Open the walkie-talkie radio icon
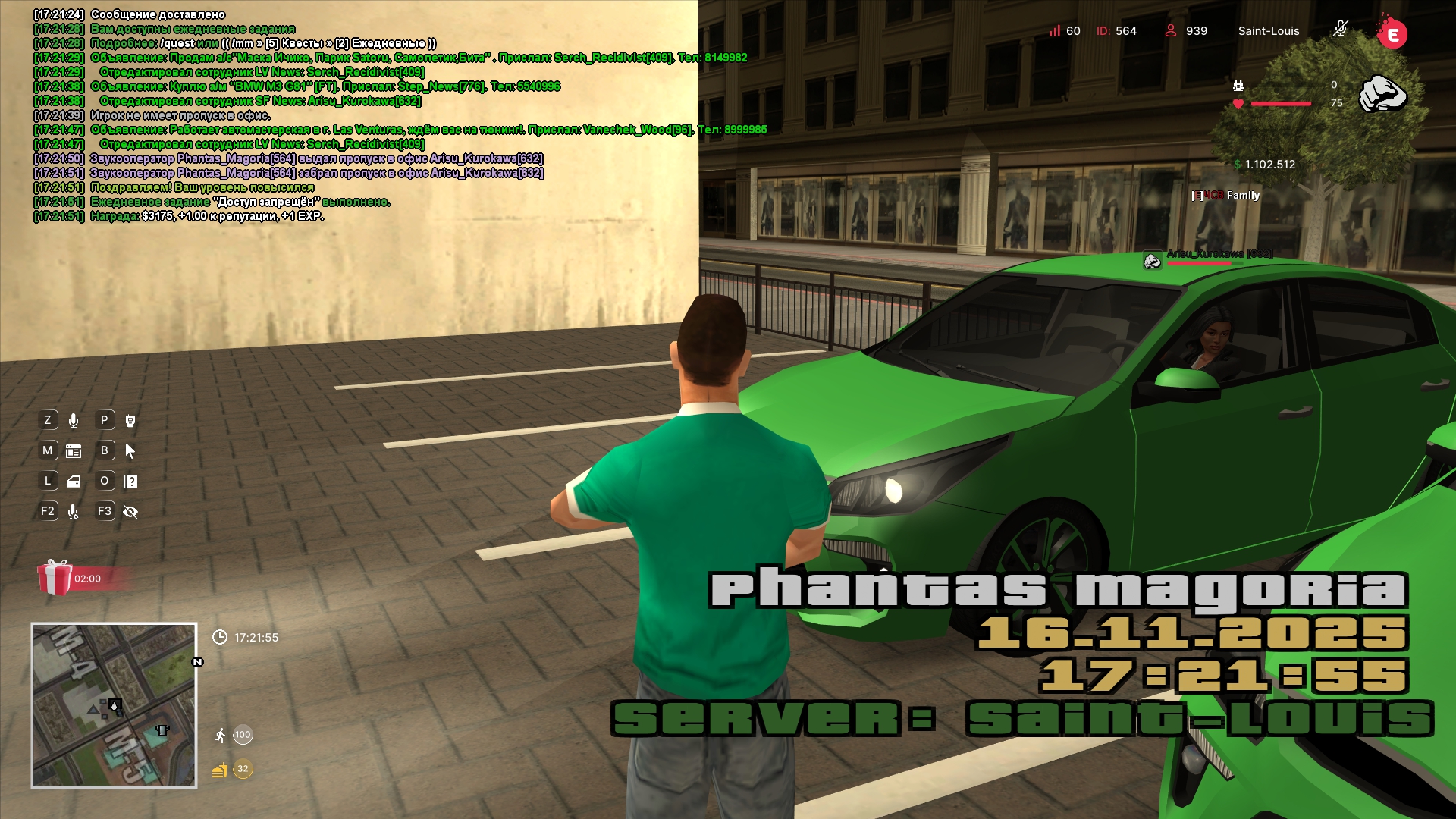Image resolution: width=1456 pixels, height=819 pixels. 130,421
